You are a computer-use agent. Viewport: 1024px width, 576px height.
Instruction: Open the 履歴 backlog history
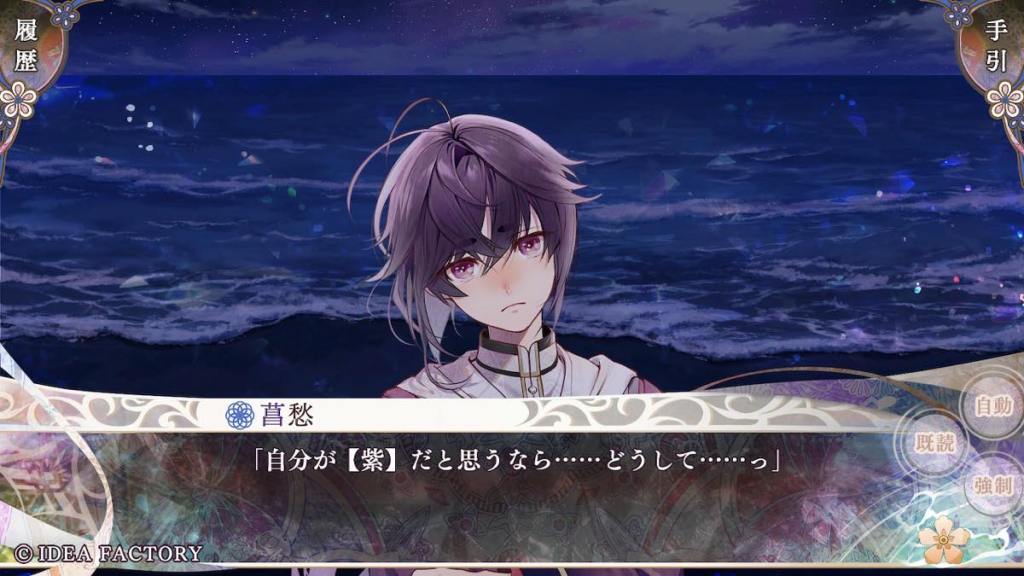point(26,46)
